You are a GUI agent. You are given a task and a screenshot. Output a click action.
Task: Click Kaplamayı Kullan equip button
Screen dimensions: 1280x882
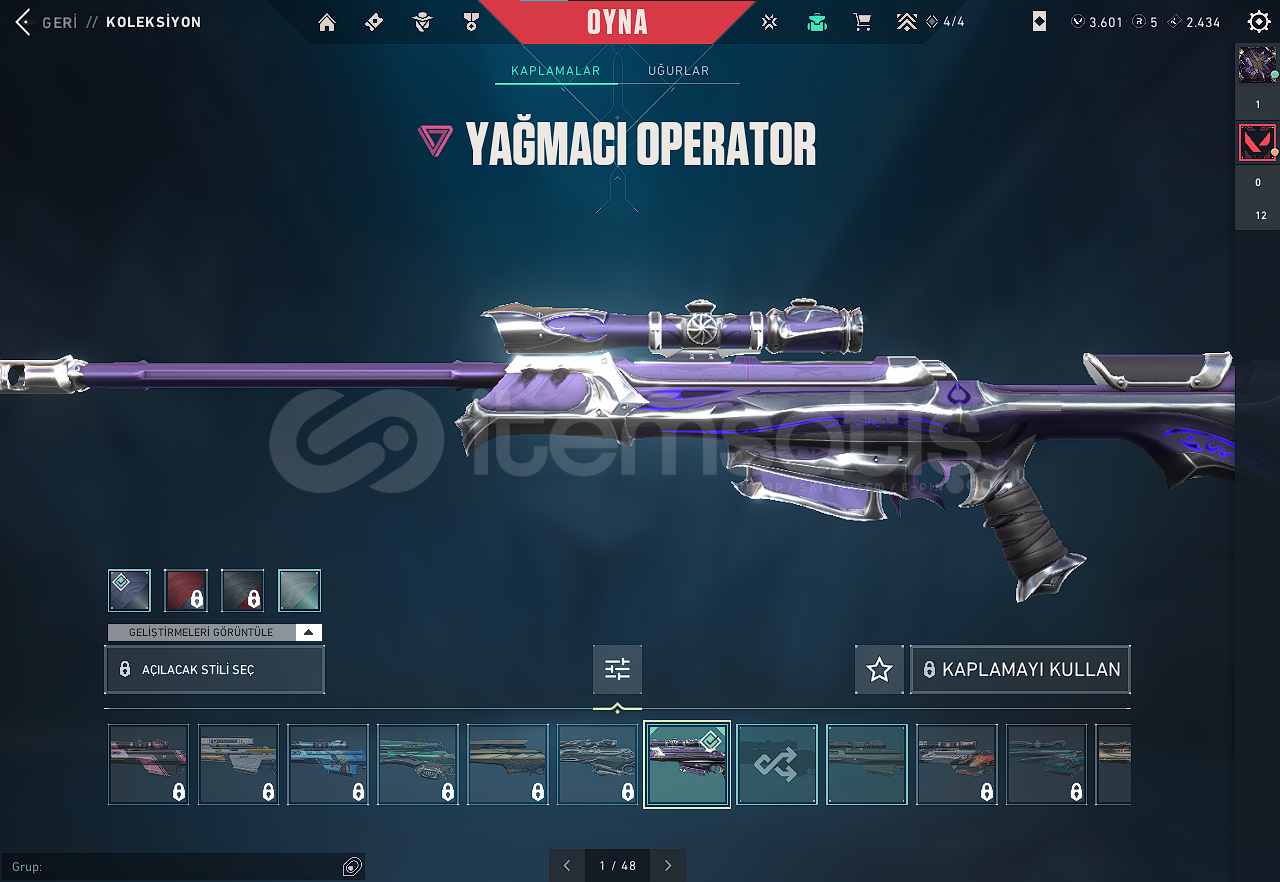pyautogui.click(x=1020, y=669)
